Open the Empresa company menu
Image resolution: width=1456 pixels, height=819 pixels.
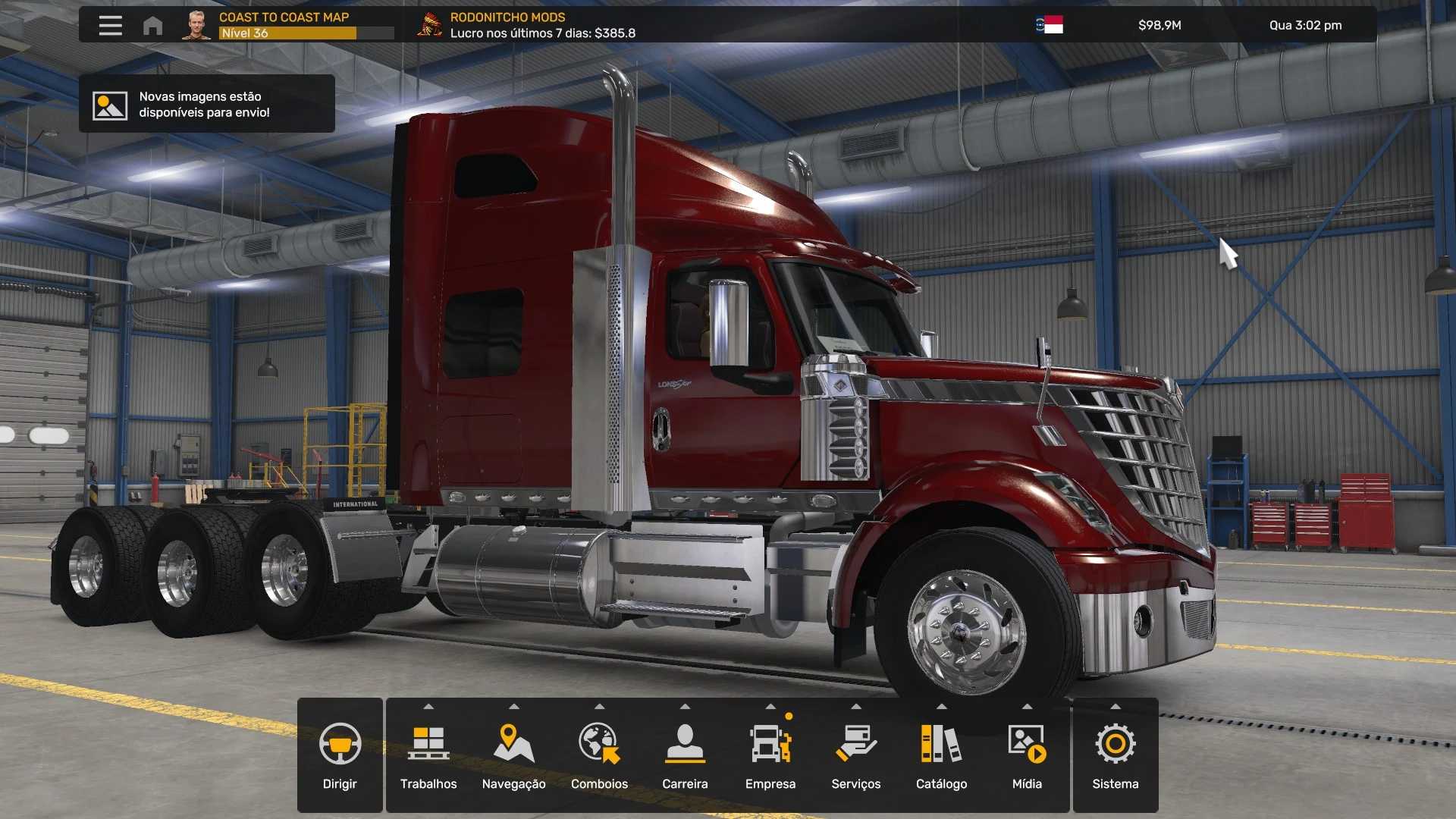tap(770, 755)
